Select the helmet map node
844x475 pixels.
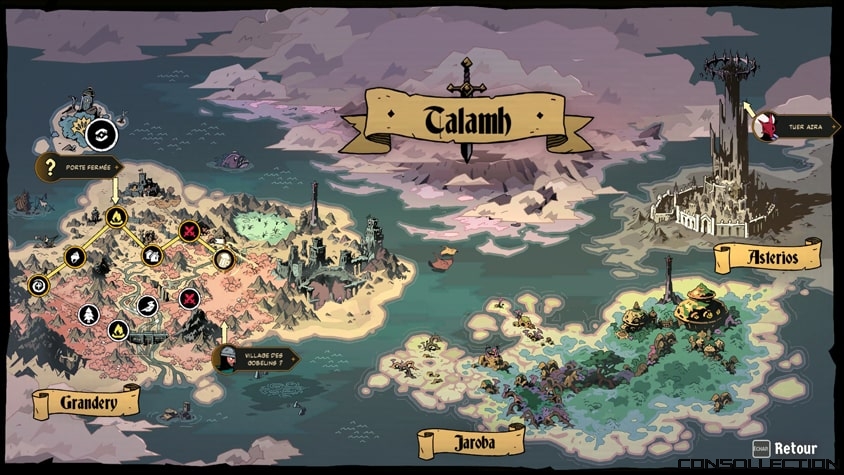click(75, 257)
